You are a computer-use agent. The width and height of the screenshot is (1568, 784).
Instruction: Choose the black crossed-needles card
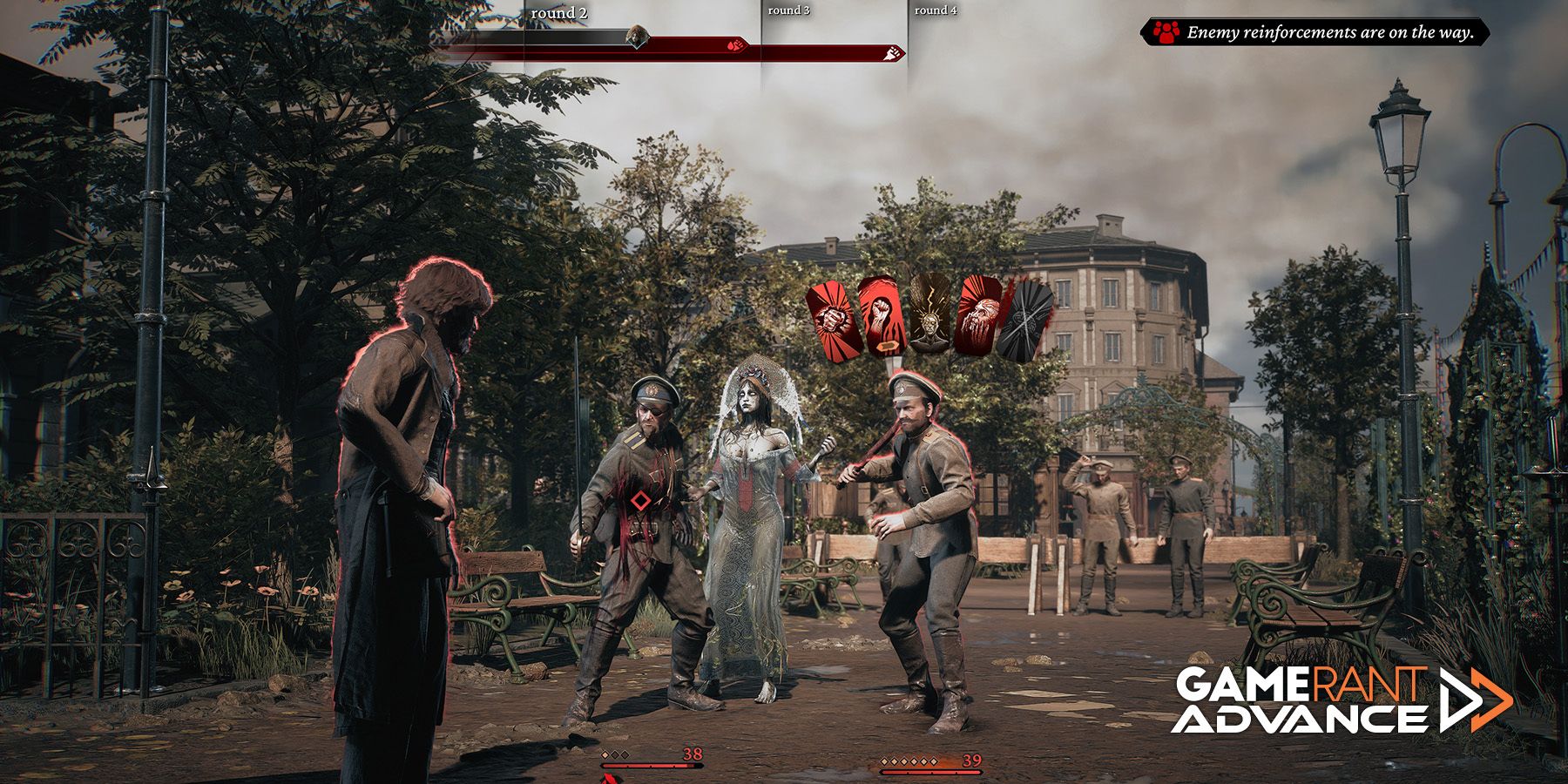point(1026,320)
